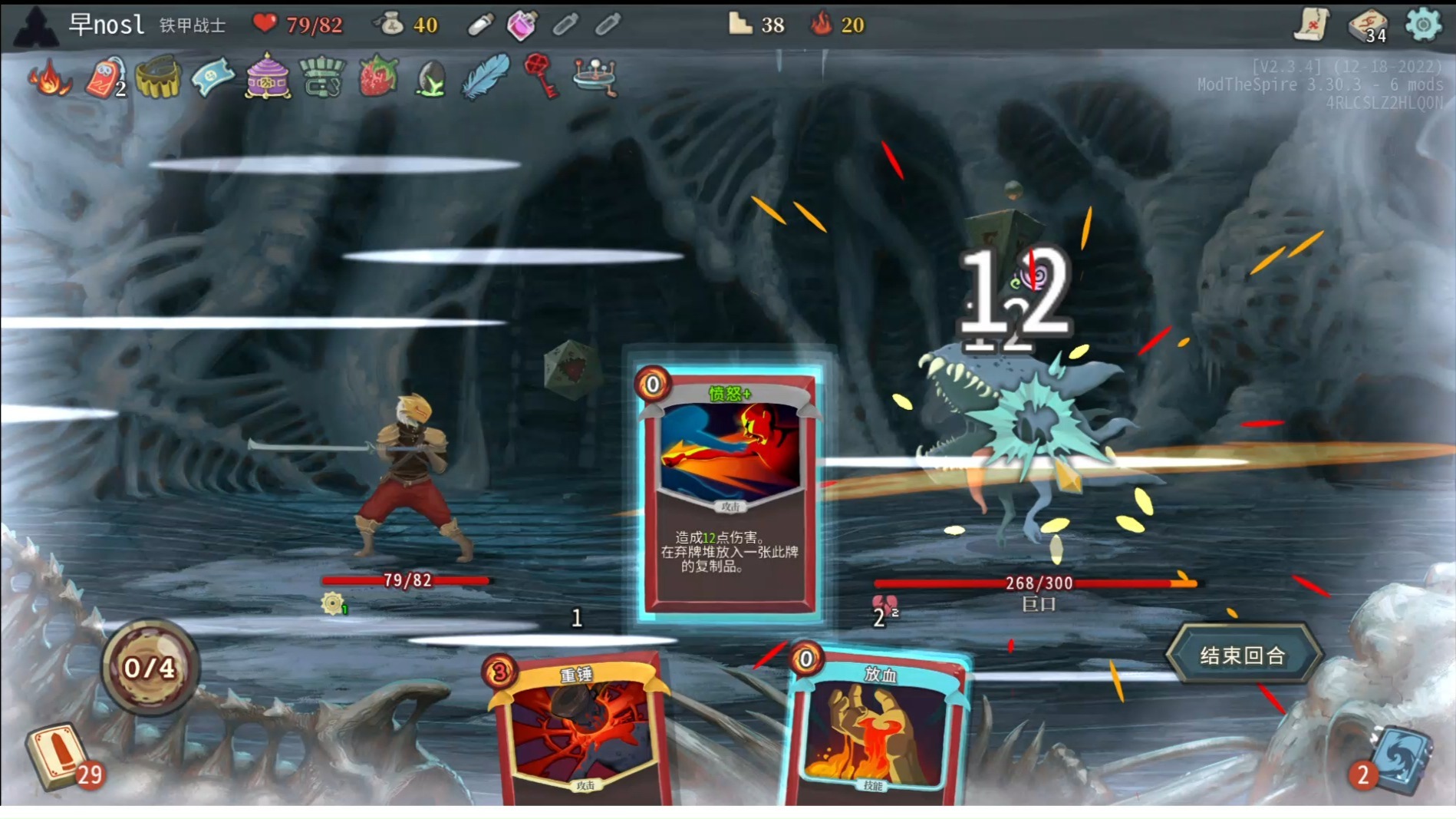Open the draw pile with 29 cards
This screenshot has width=1456, height=819.
click(x=58, y=756)
